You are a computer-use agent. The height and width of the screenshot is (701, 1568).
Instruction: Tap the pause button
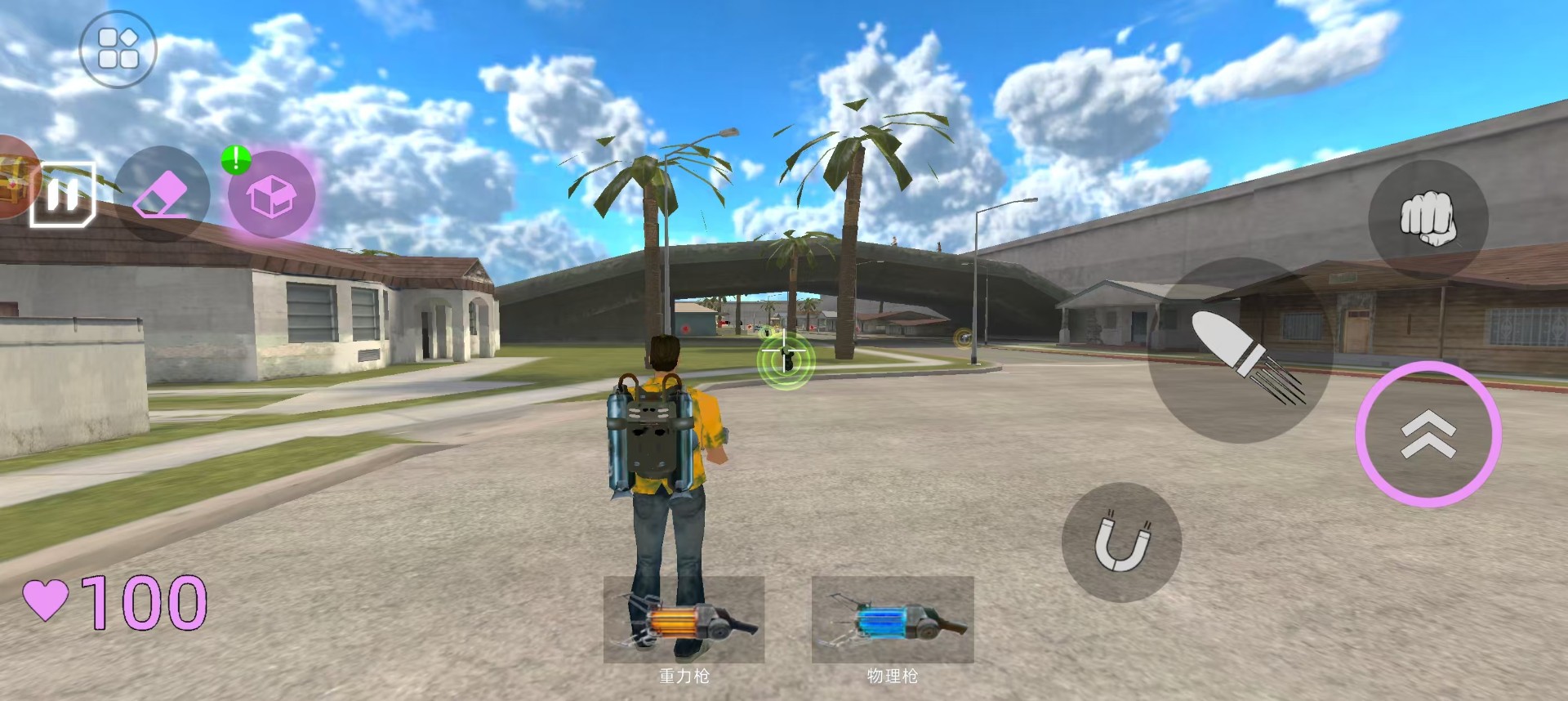[63, 194]
